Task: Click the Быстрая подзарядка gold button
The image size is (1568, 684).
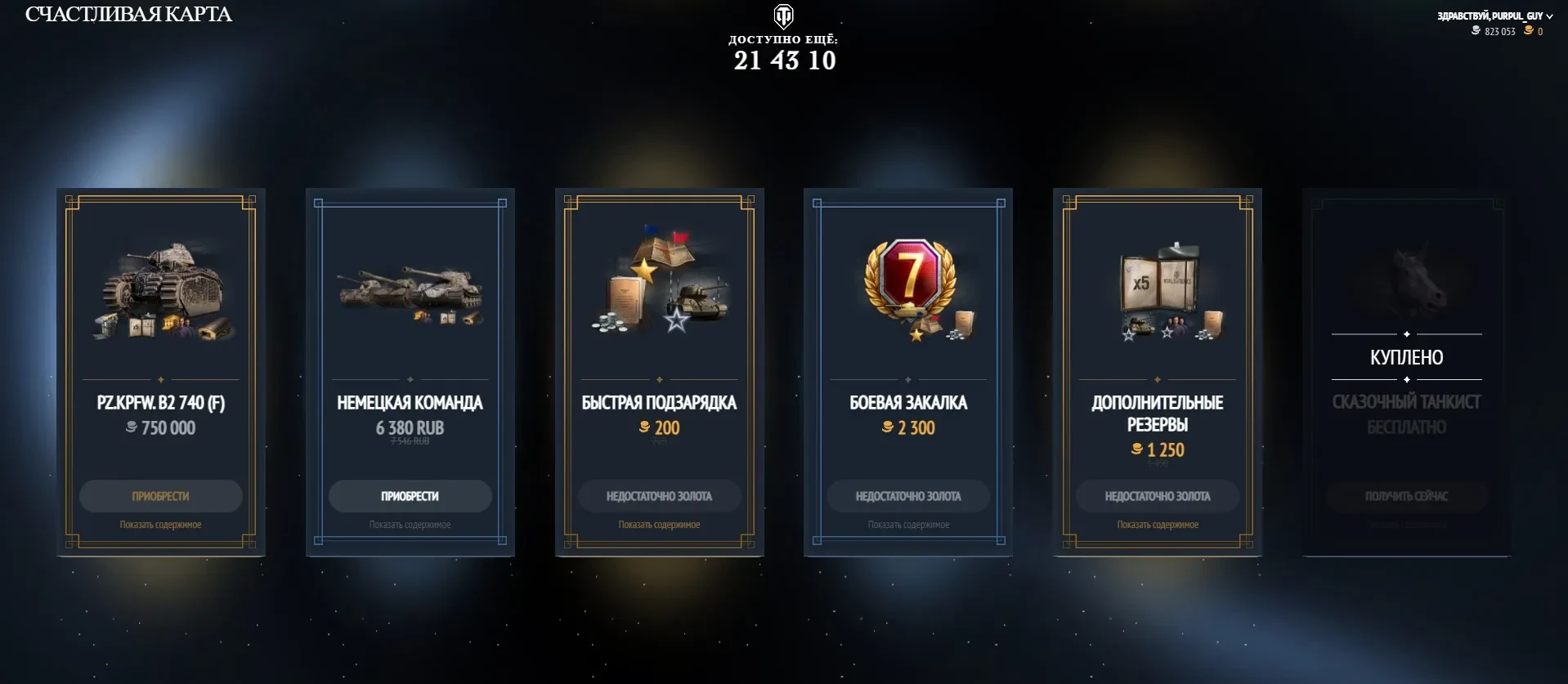Action: click(659, 496)
